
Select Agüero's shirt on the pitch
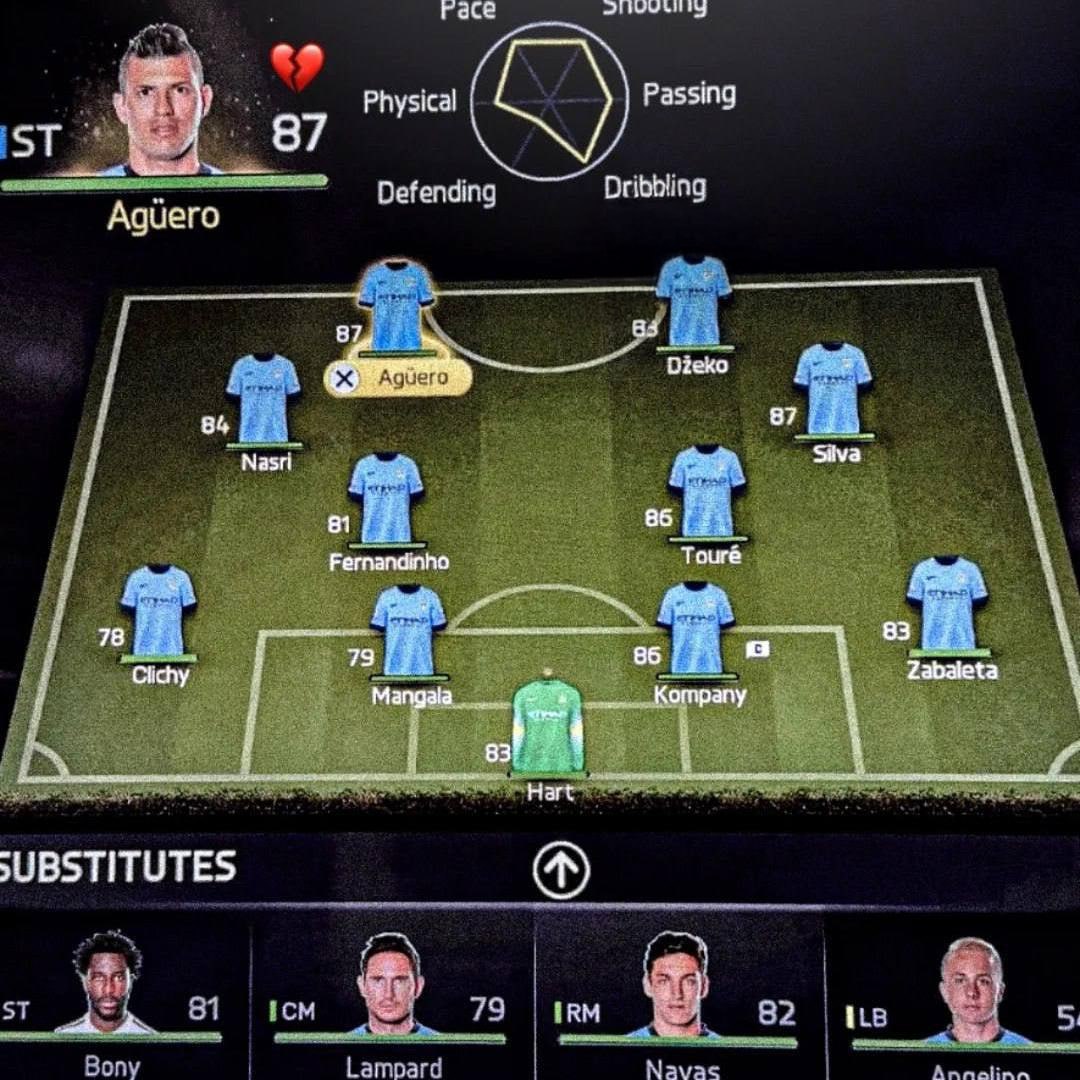tap(396, 305)
